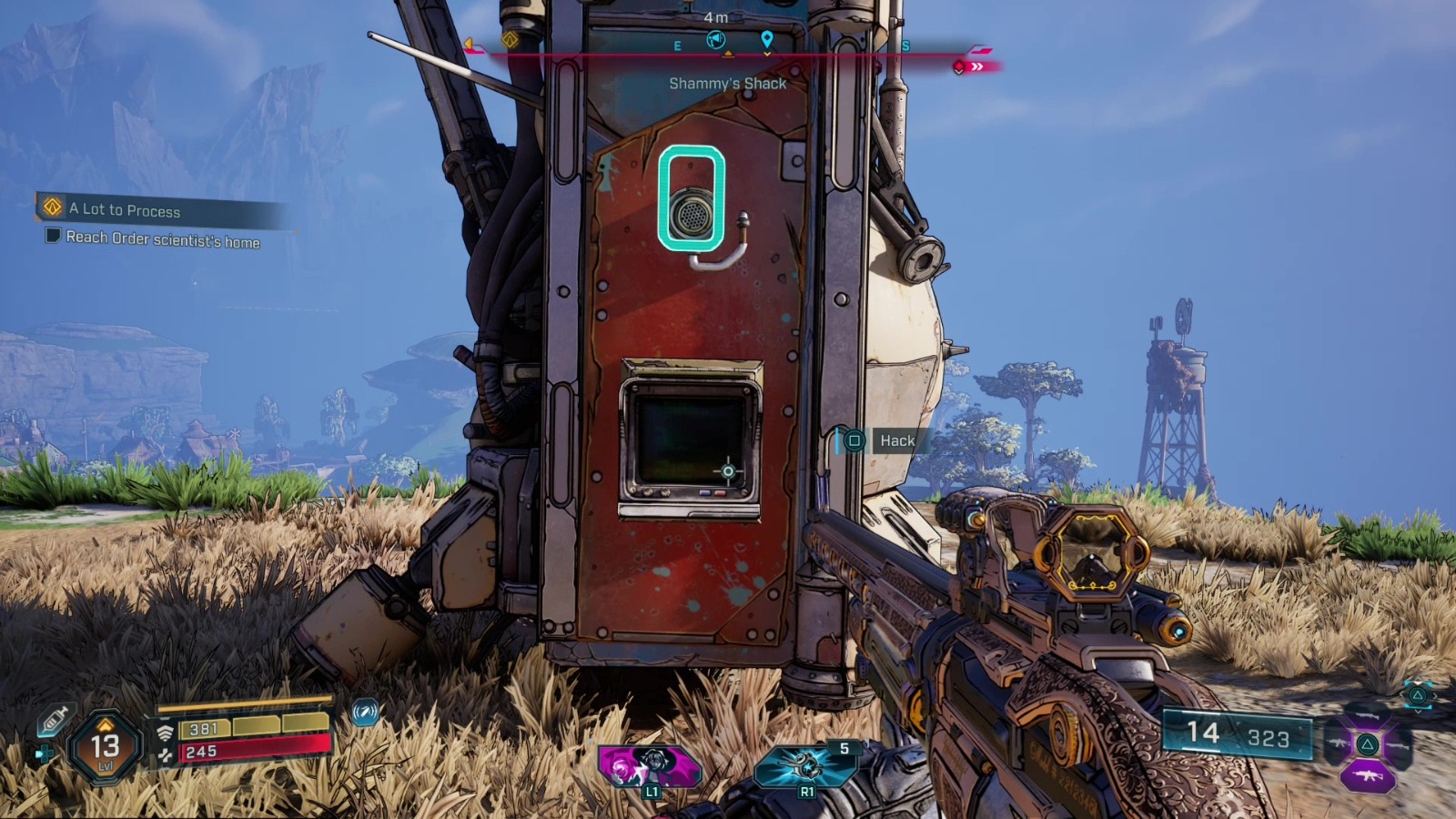Open the right chevron beside the triangle swap wheel
Viewport: 1456px width, 819px height.
[1435, 696]
